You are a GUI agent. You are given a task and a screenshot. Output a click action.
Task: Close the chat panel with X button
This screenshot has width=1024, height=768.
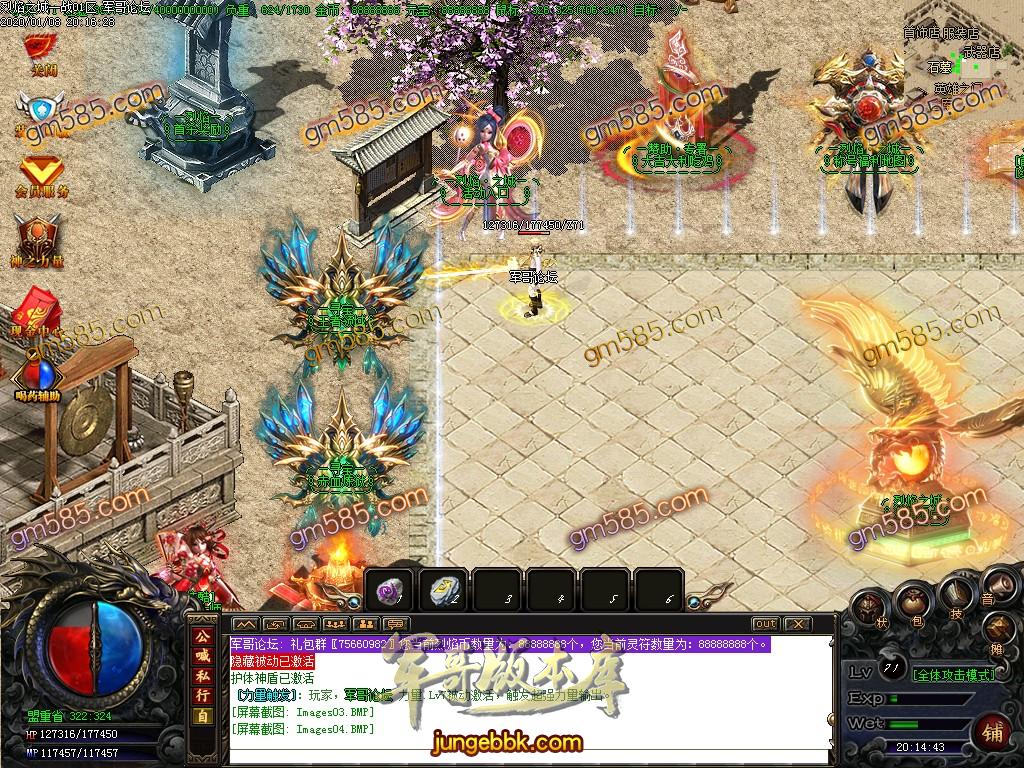coord(797,624)
